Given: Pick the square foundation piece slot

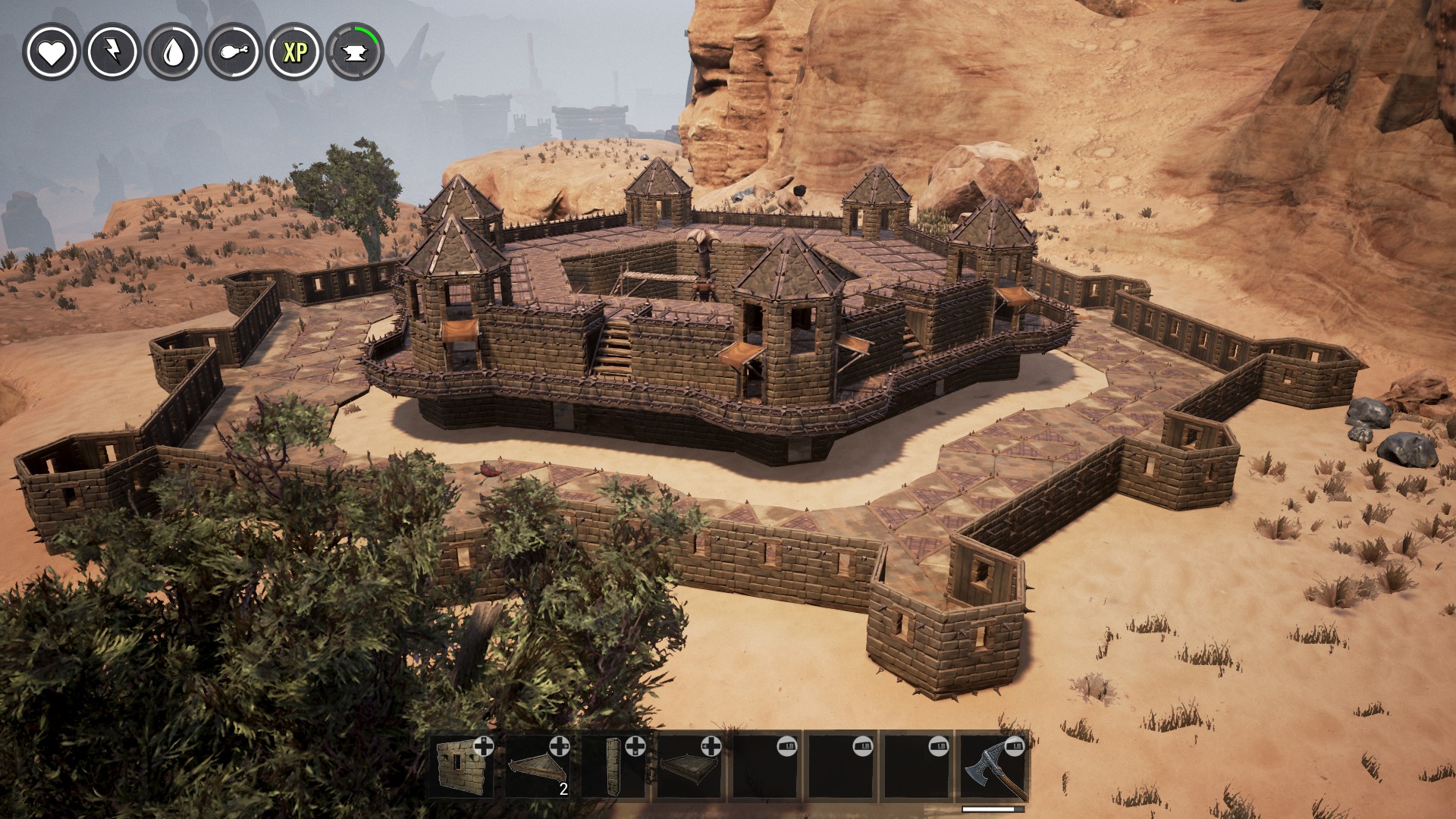Looking at the screenshot, I should tap(690, 766).
